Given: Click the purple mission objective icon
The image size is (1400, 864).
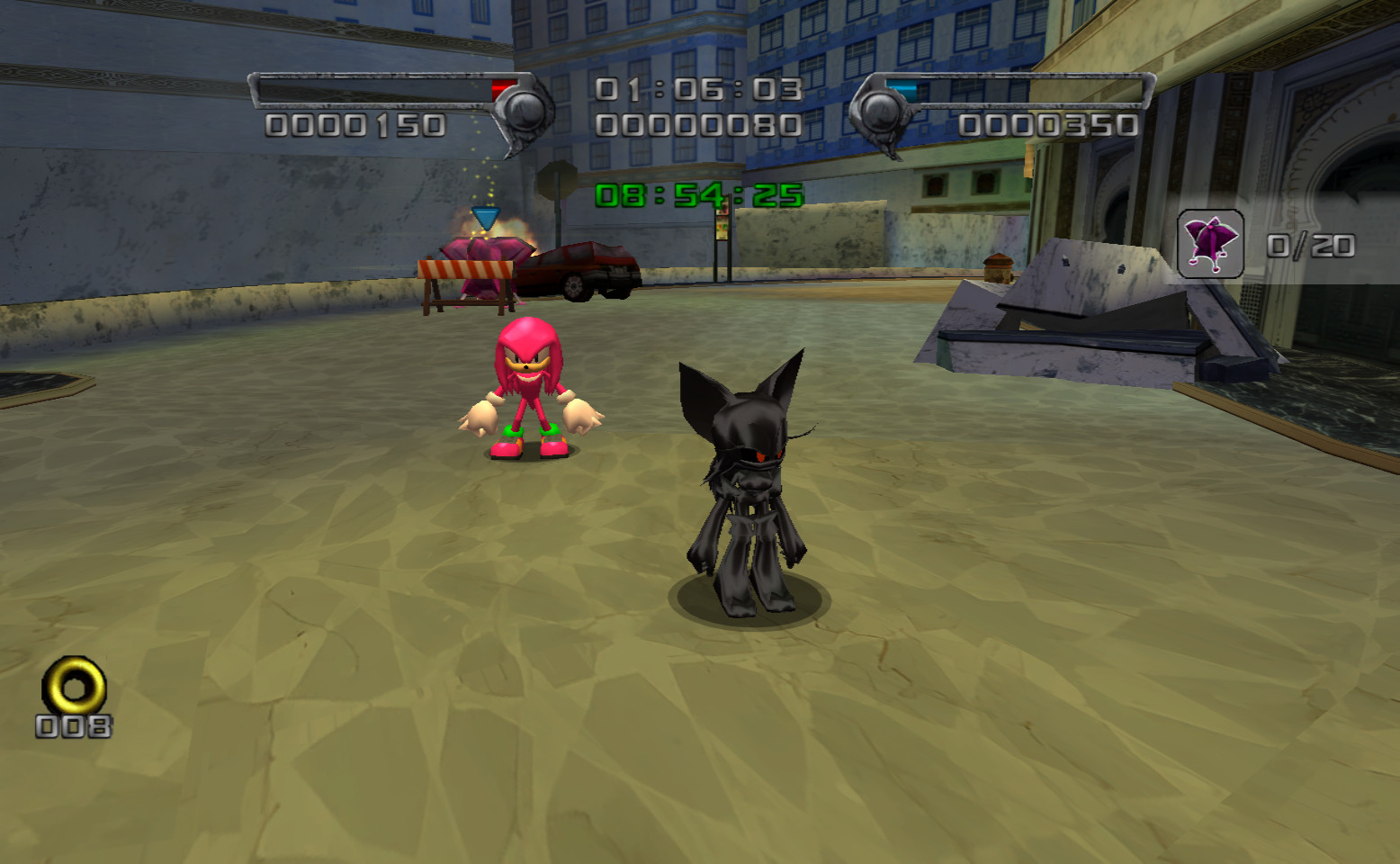Looking at the screenshot, I should pyautogui.click(x=1210, y=243).
